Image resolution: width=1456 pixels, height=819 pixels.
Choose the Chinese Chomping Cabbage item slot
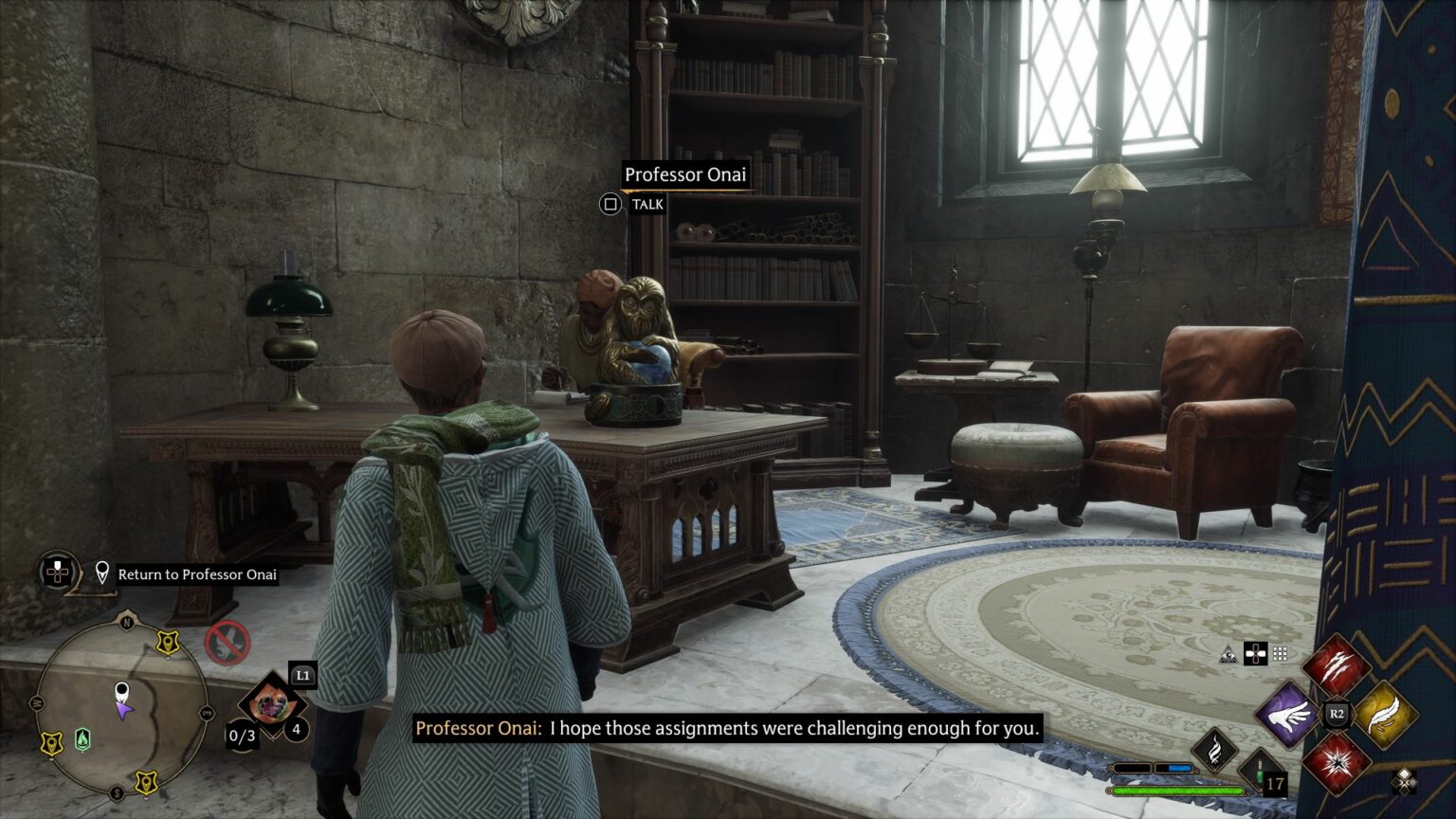[270, 705]
